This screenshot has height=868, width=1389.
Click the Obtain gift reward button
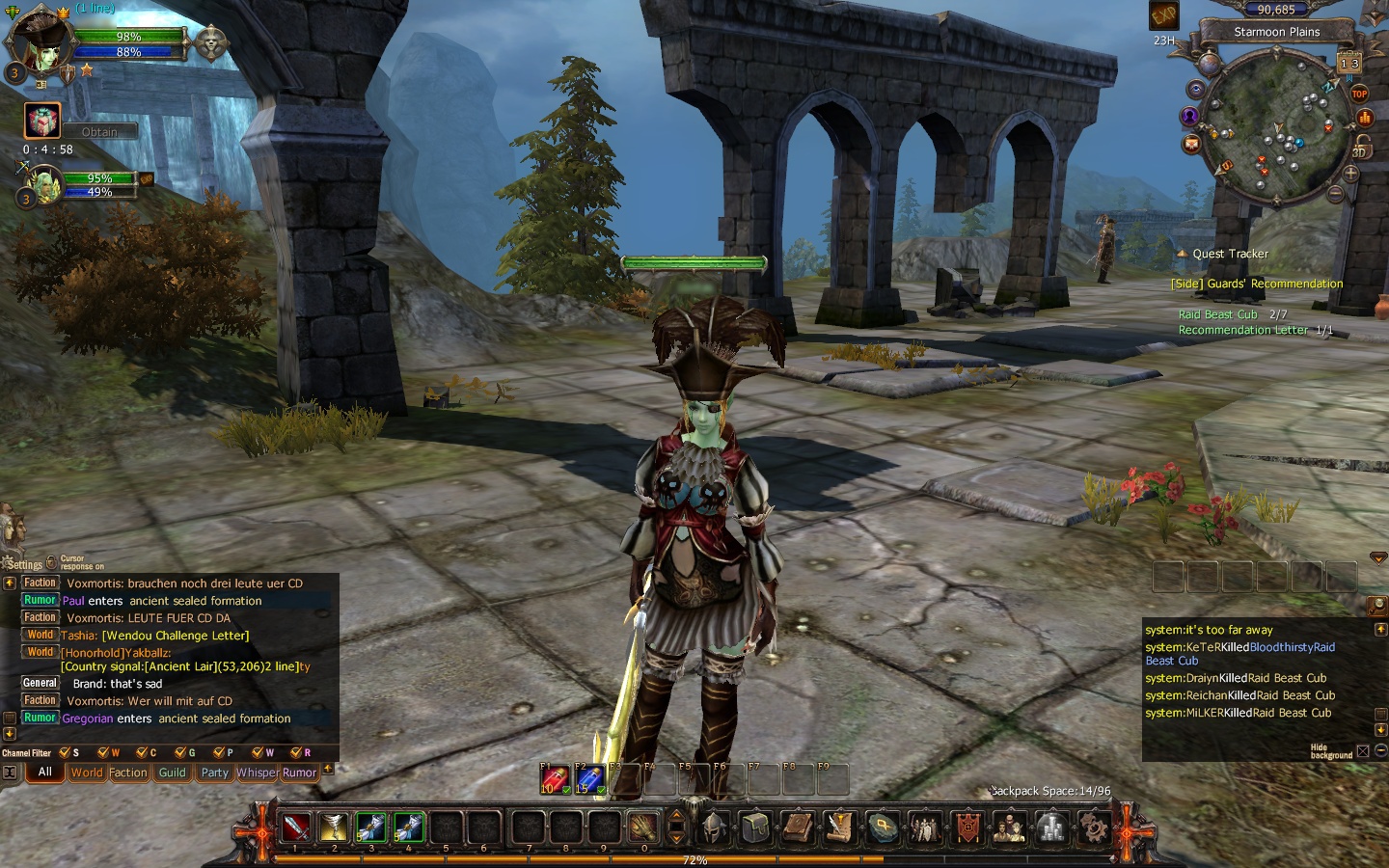[99, 131]
